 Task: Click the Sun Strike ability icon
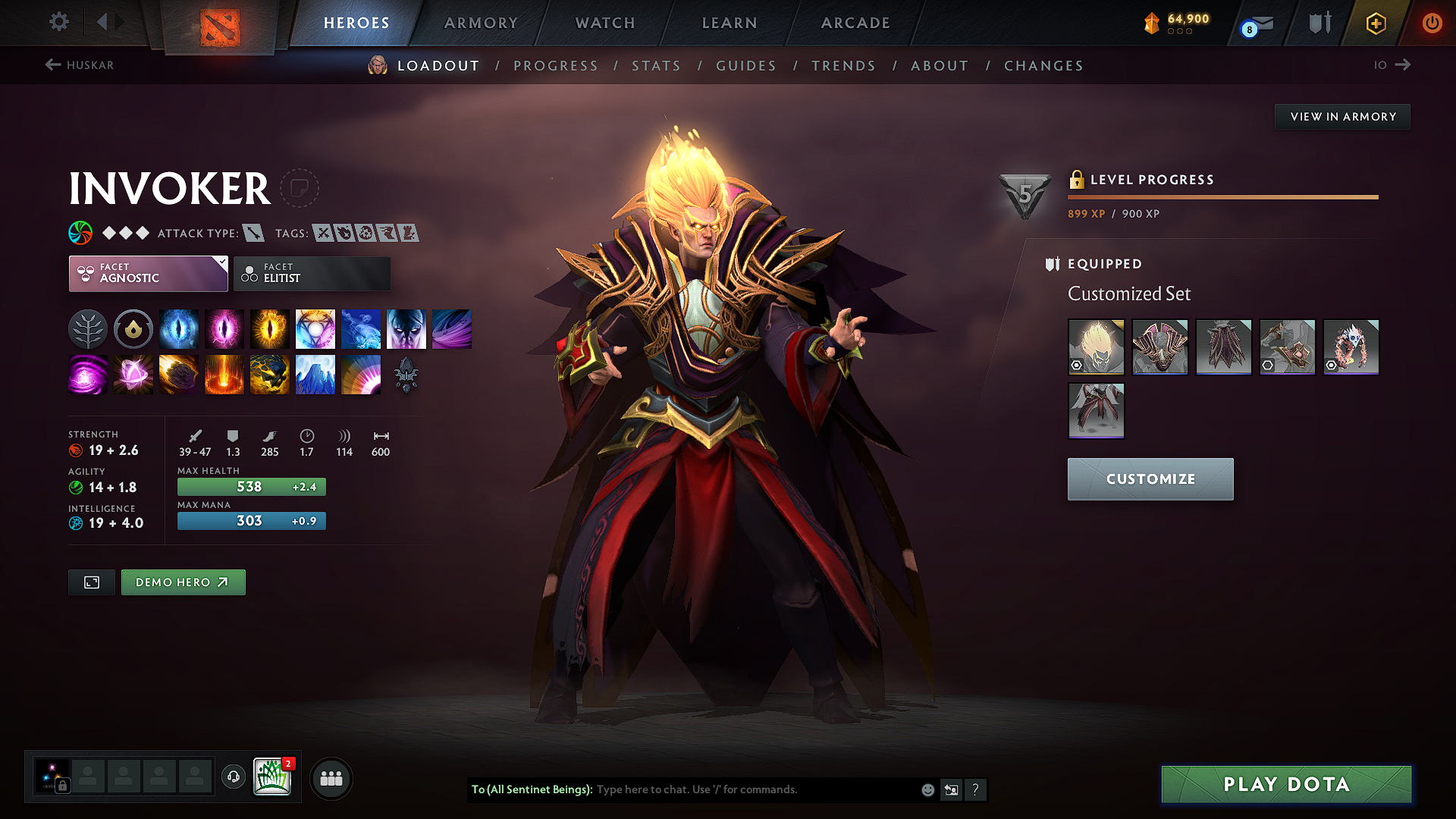click(224, 374)
